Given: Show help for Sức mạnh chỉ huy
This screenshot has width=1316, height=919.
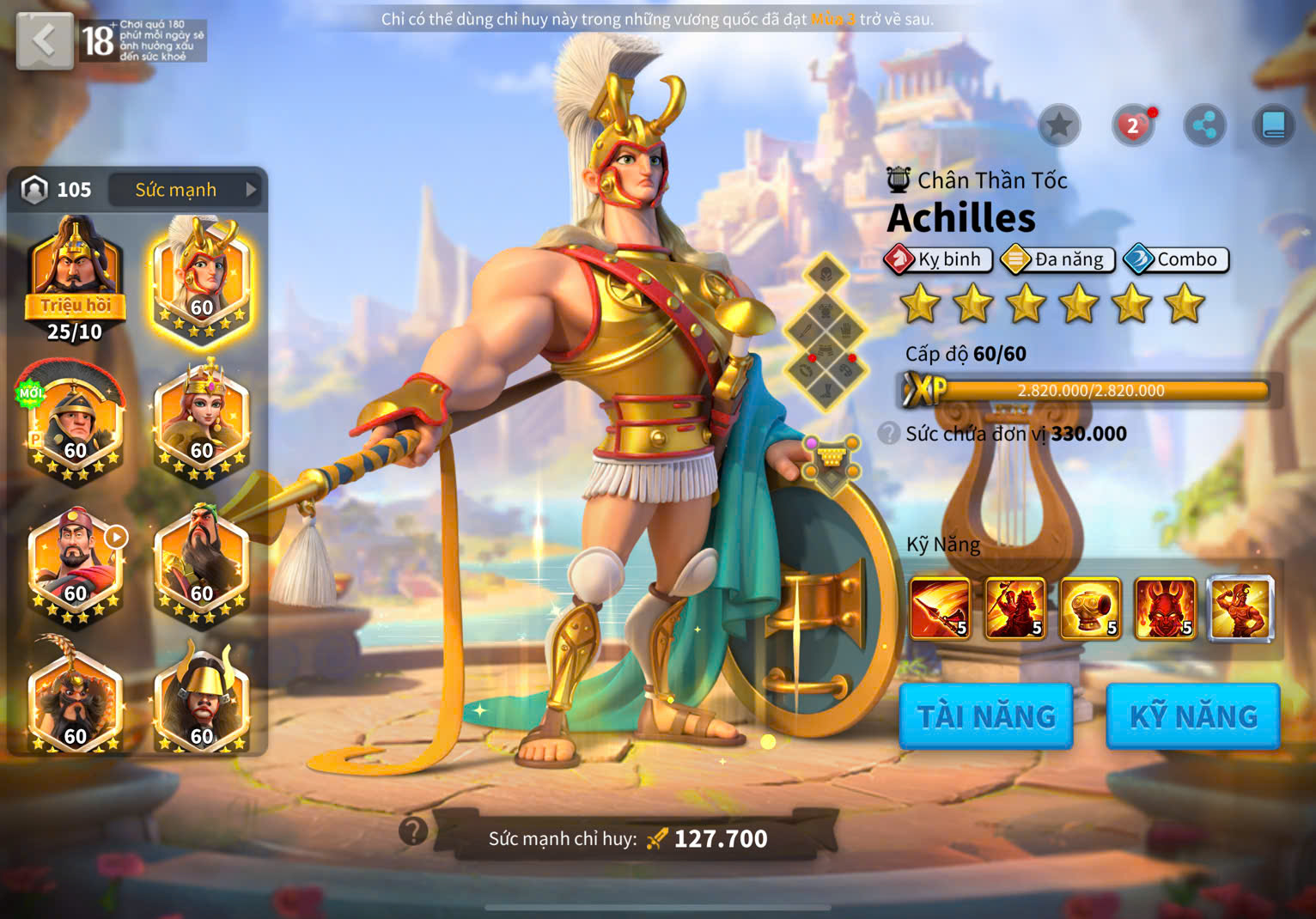Looking at the screenshot, I should point(413,831).
